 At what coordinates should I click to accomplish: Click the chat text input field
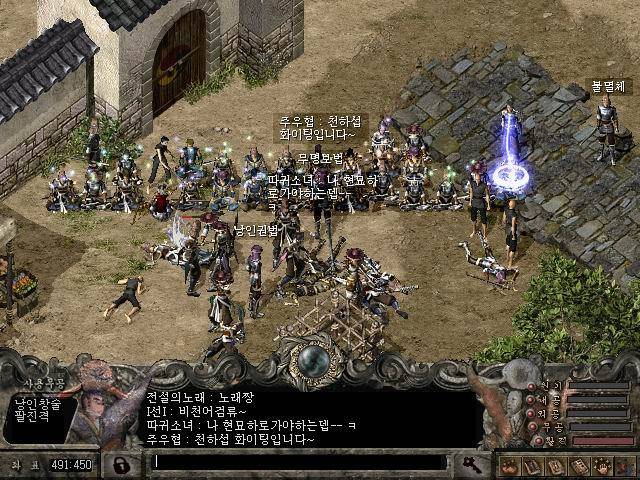[298, 462]
